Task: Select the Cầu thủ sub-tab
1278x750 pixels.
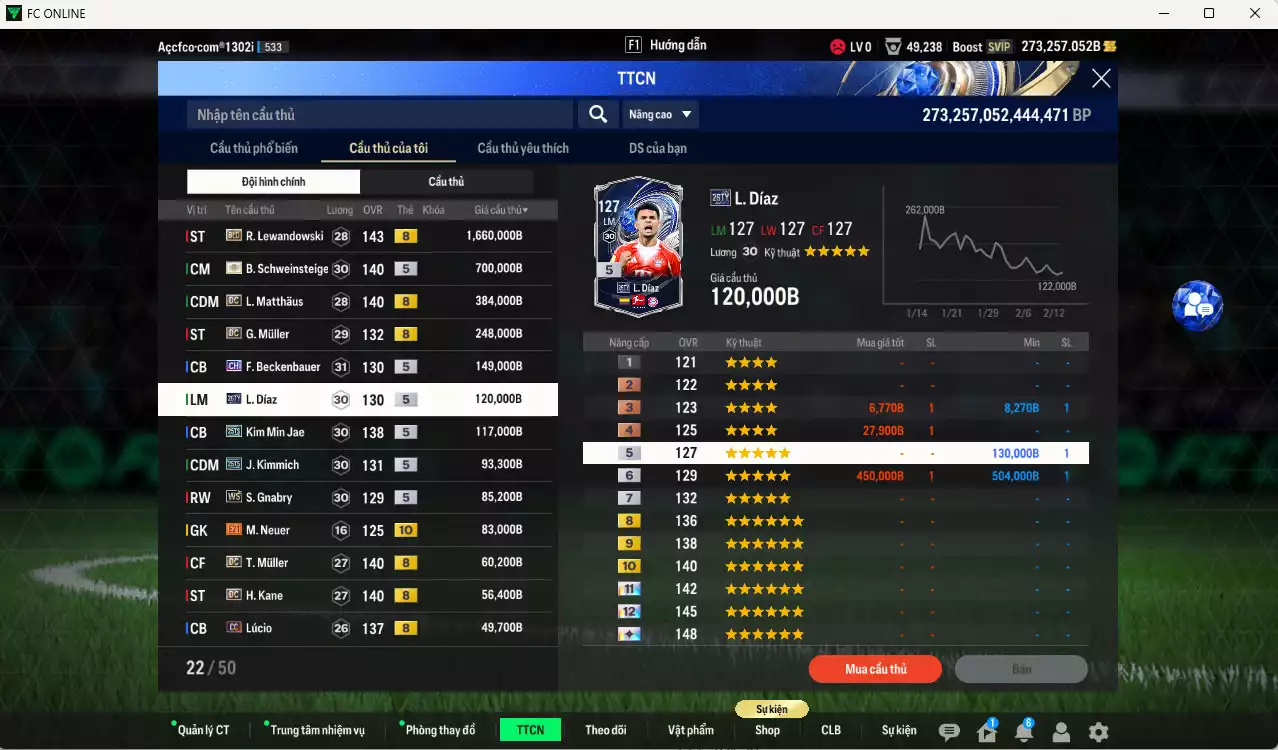Action: pyautogui.click(x=446, y=182)
